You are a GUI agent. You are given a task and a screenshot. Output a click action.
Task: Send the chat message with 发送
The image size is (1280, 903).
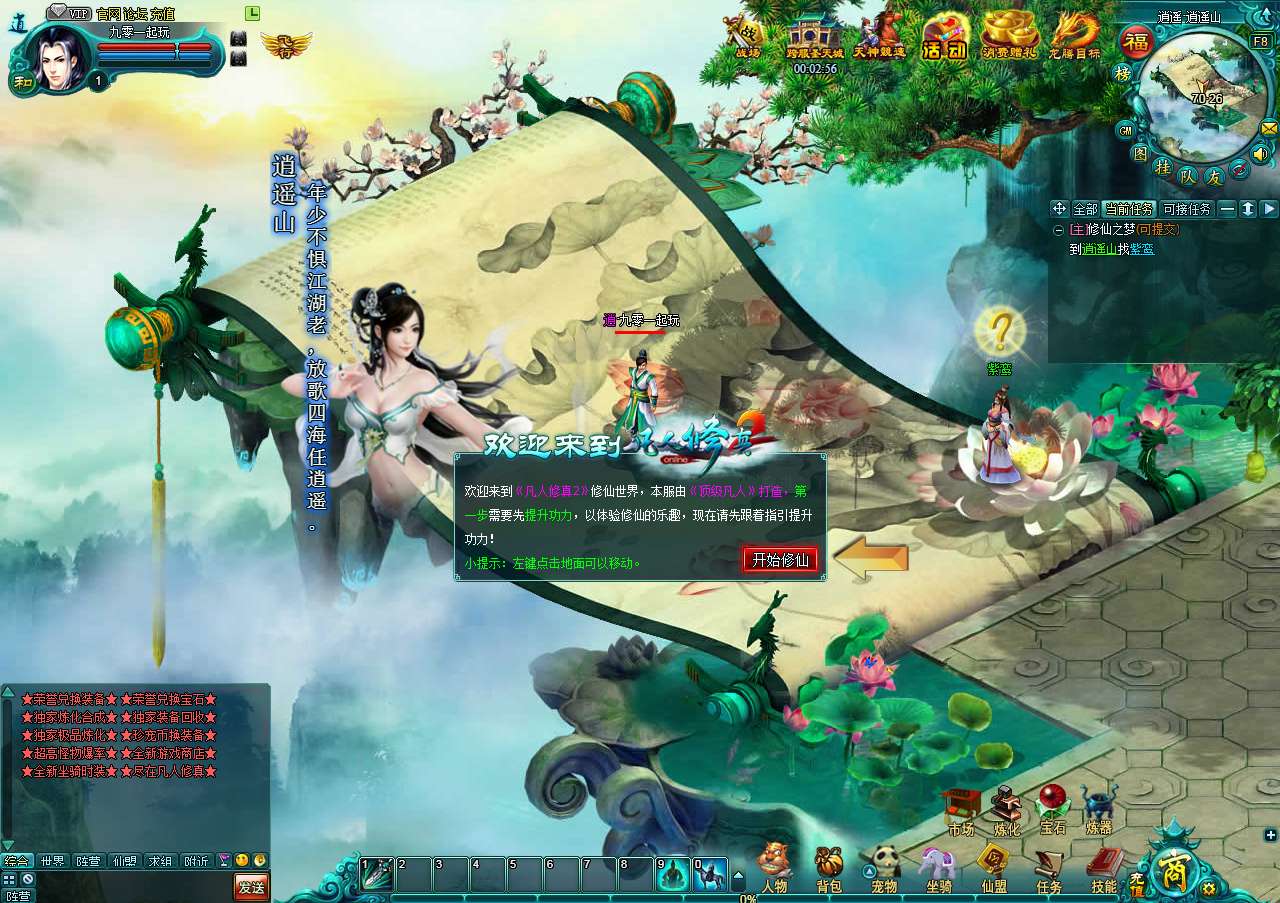251,886
